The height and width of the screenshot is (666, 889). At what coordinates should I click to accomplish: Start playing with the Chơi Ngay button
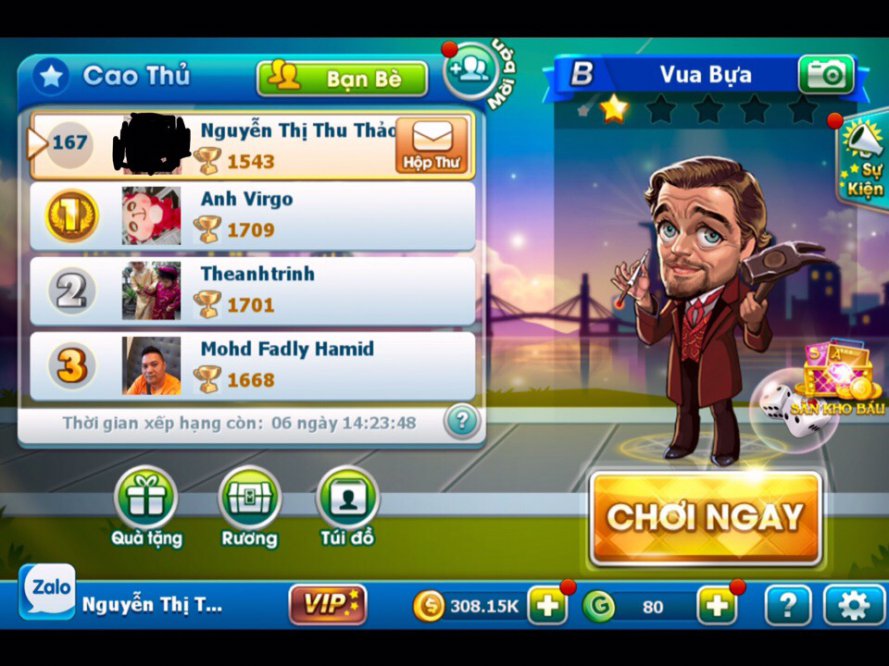click(706, 517)
